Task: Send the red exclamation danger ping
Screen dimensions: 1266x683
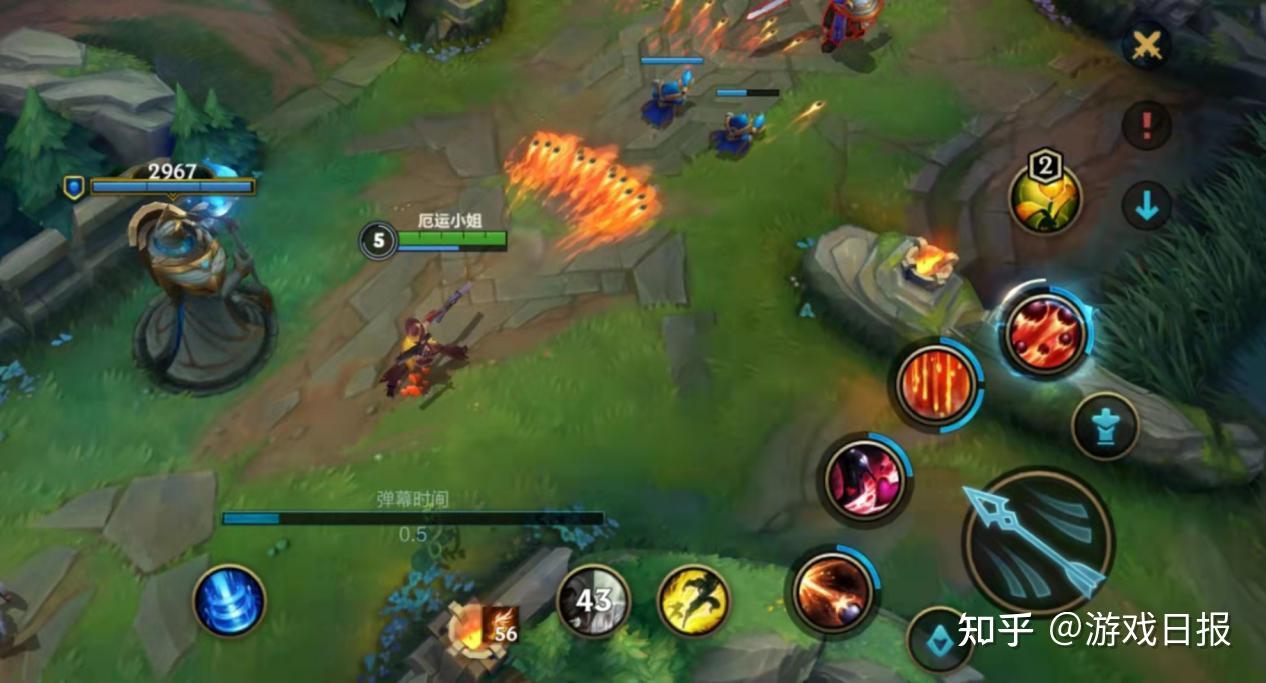Action: click(x=1146, y=126)
